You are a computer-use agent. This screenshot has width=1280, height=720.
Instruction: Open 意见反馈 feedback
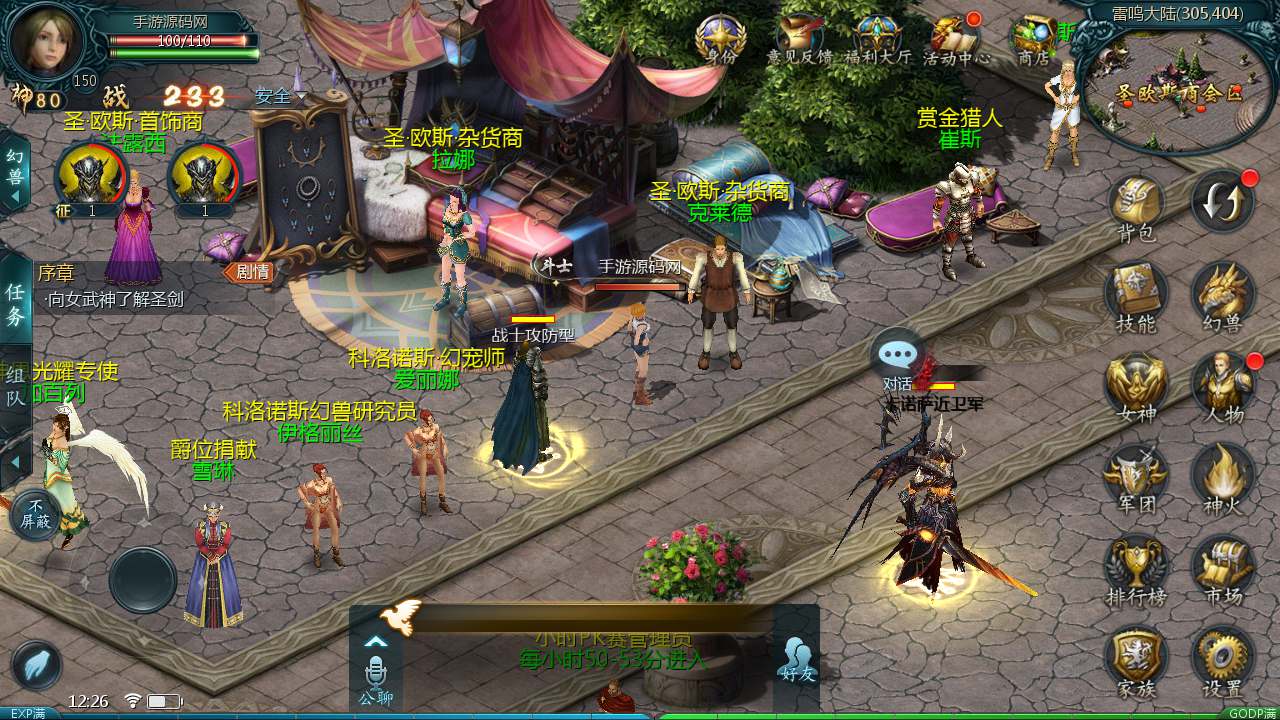tap(799, 40)
